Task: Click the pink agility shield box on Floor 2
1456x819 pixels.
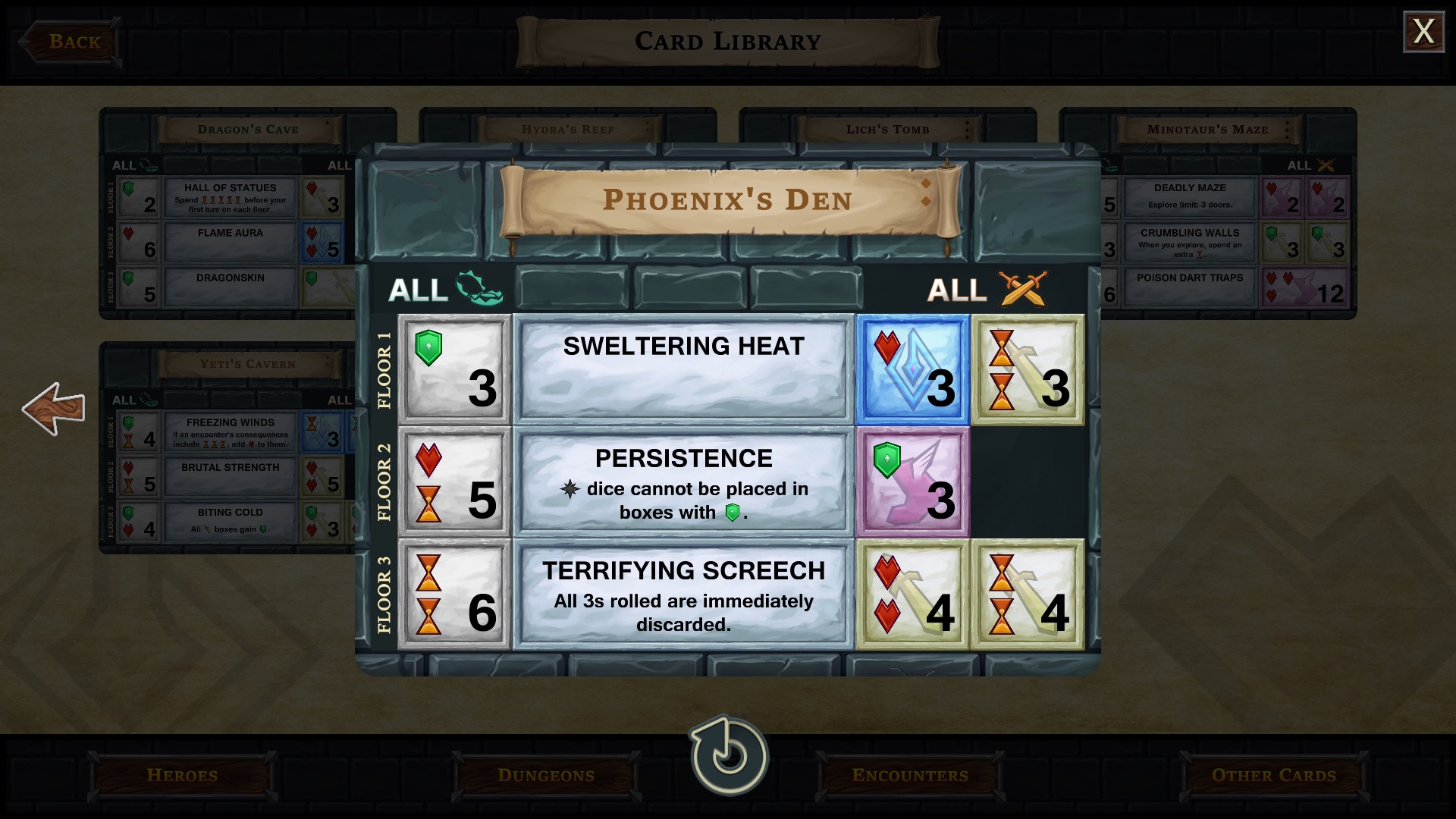Action: (x=912, y=481)
